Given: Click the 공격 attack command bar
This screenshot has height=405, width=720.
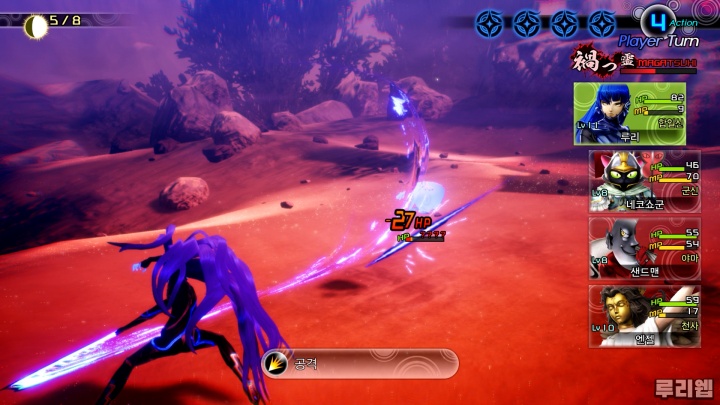Looking at the screenshot, I should click(x=358, y=363).
